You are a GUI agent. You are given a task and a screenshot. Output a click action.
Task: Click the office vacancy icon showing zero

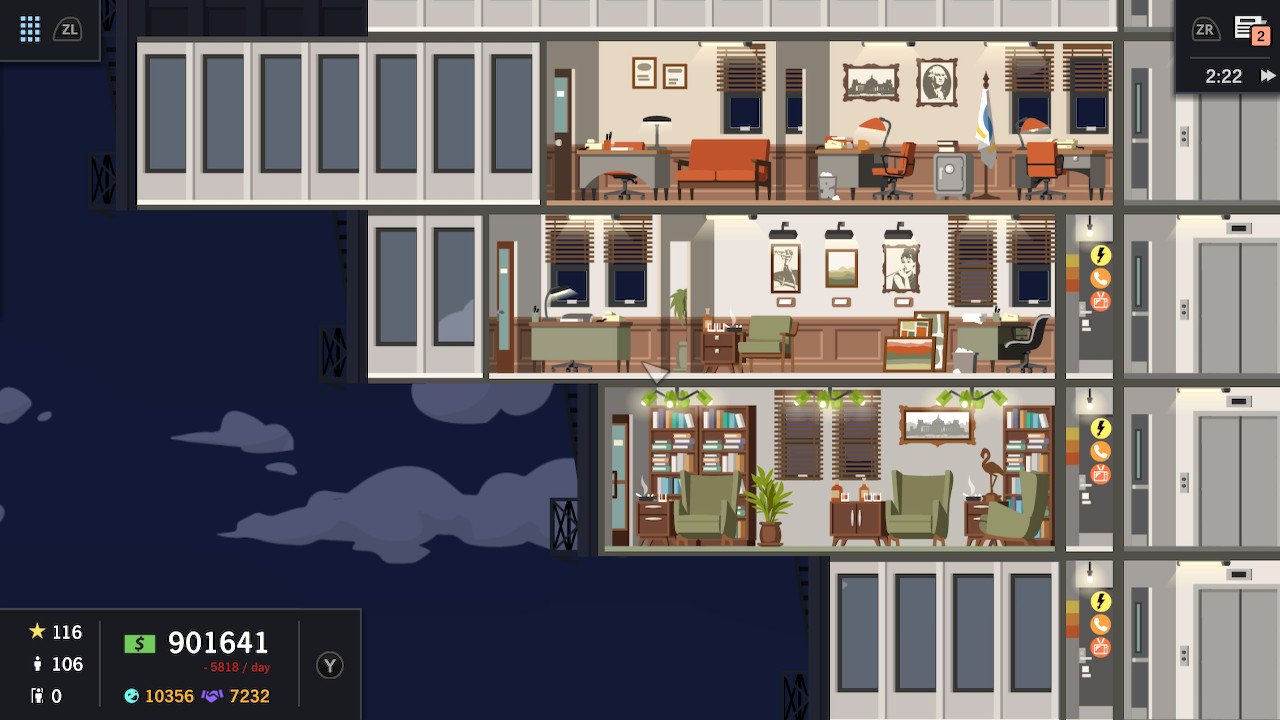click(x=38, y=695)
